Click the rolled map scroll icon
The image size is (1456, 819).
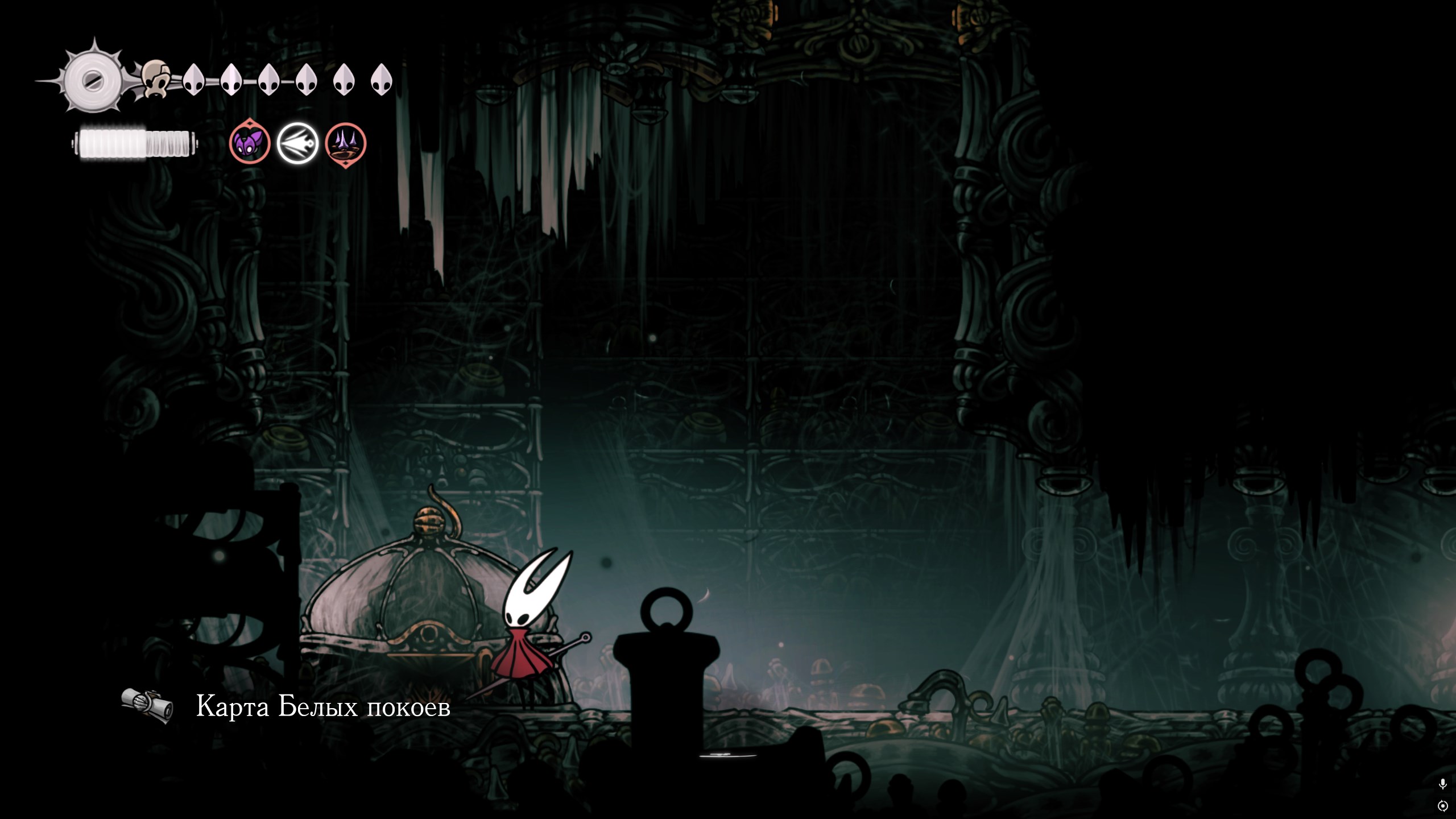click(147, 706)
